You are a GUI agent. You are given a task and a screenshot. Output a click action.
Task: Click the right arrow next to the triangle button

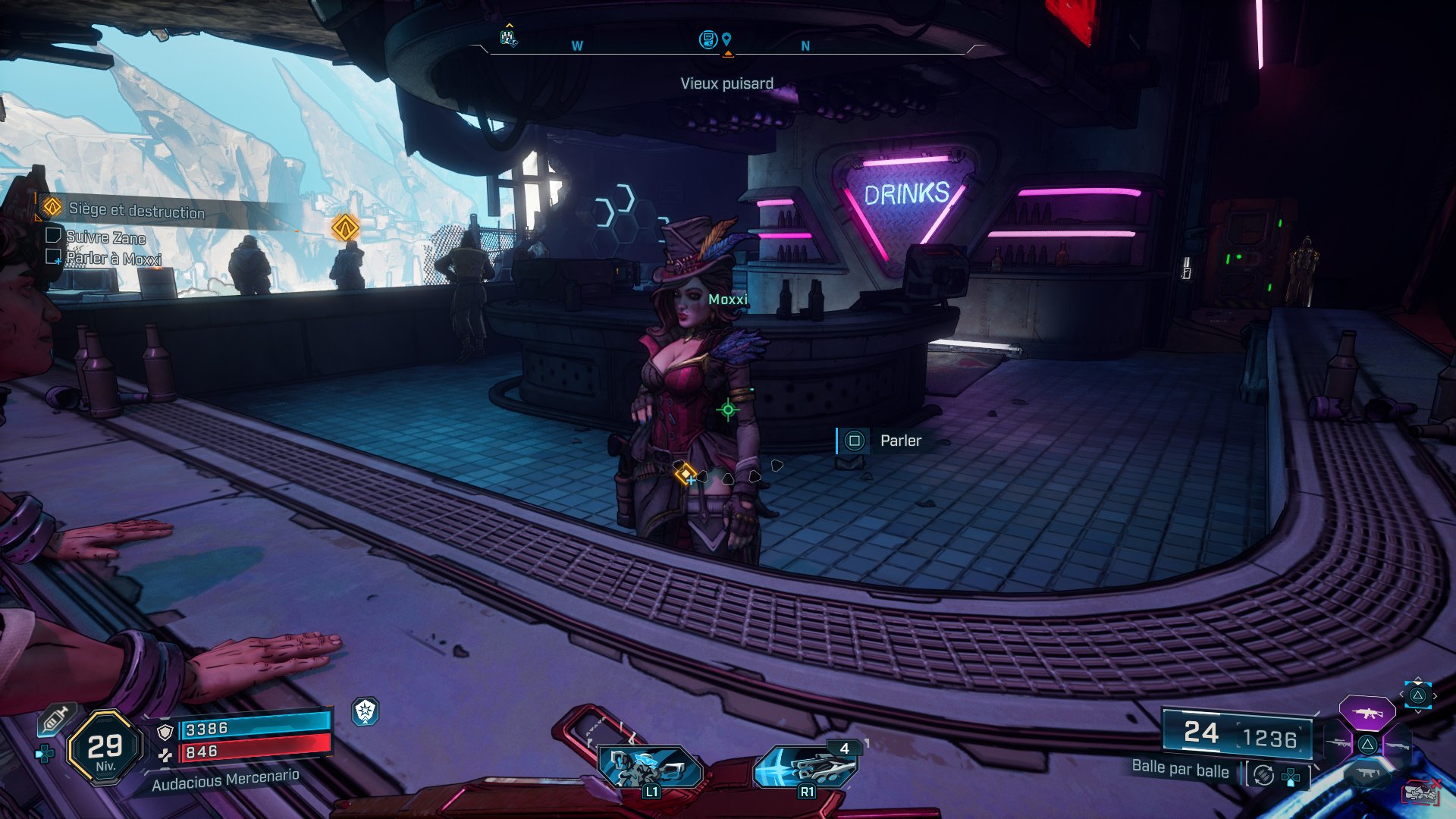coord(1435,695)
